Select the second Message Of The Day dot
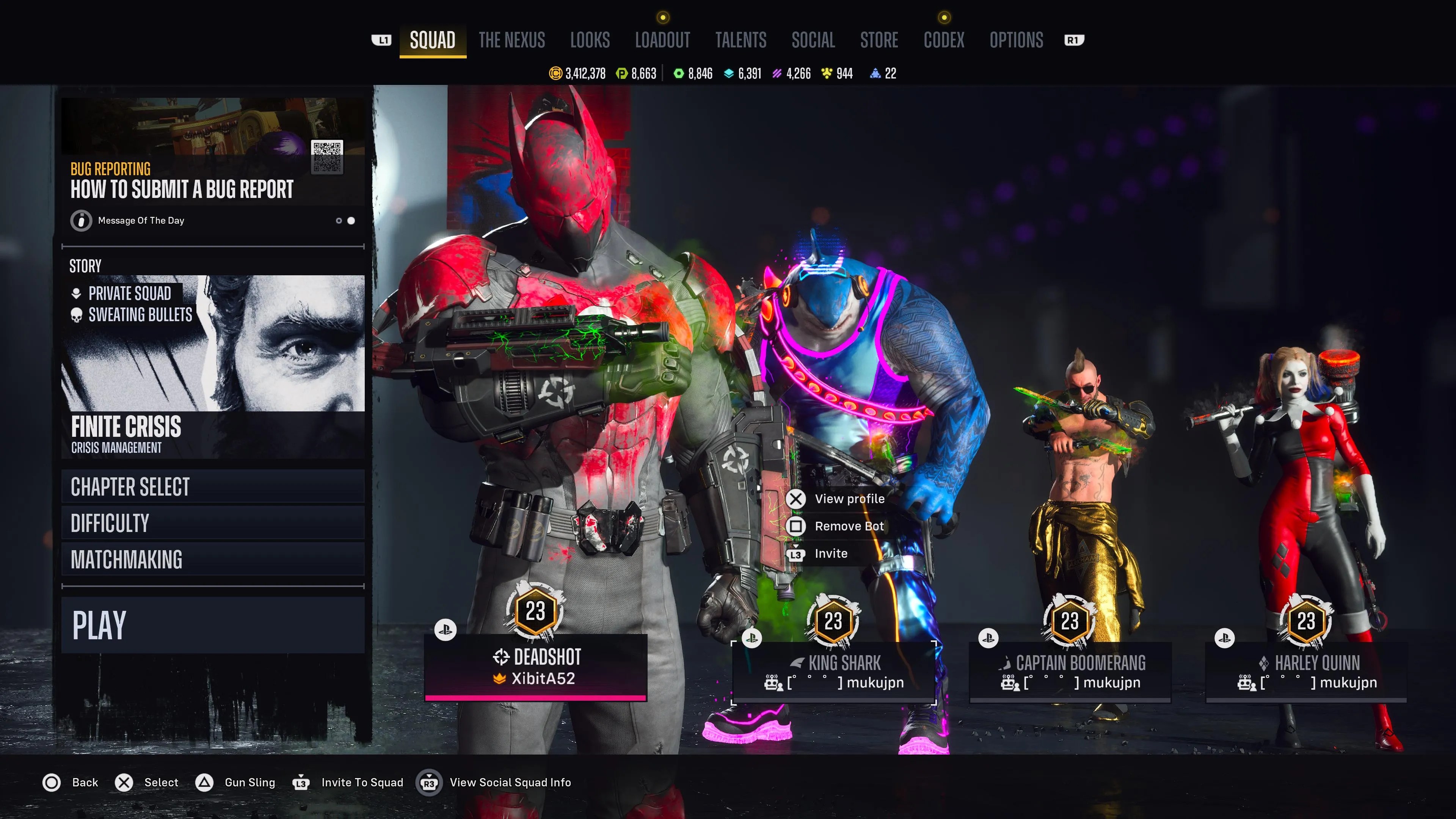The width and height of the screenshot is (1456, 819). tap(351, 220)
